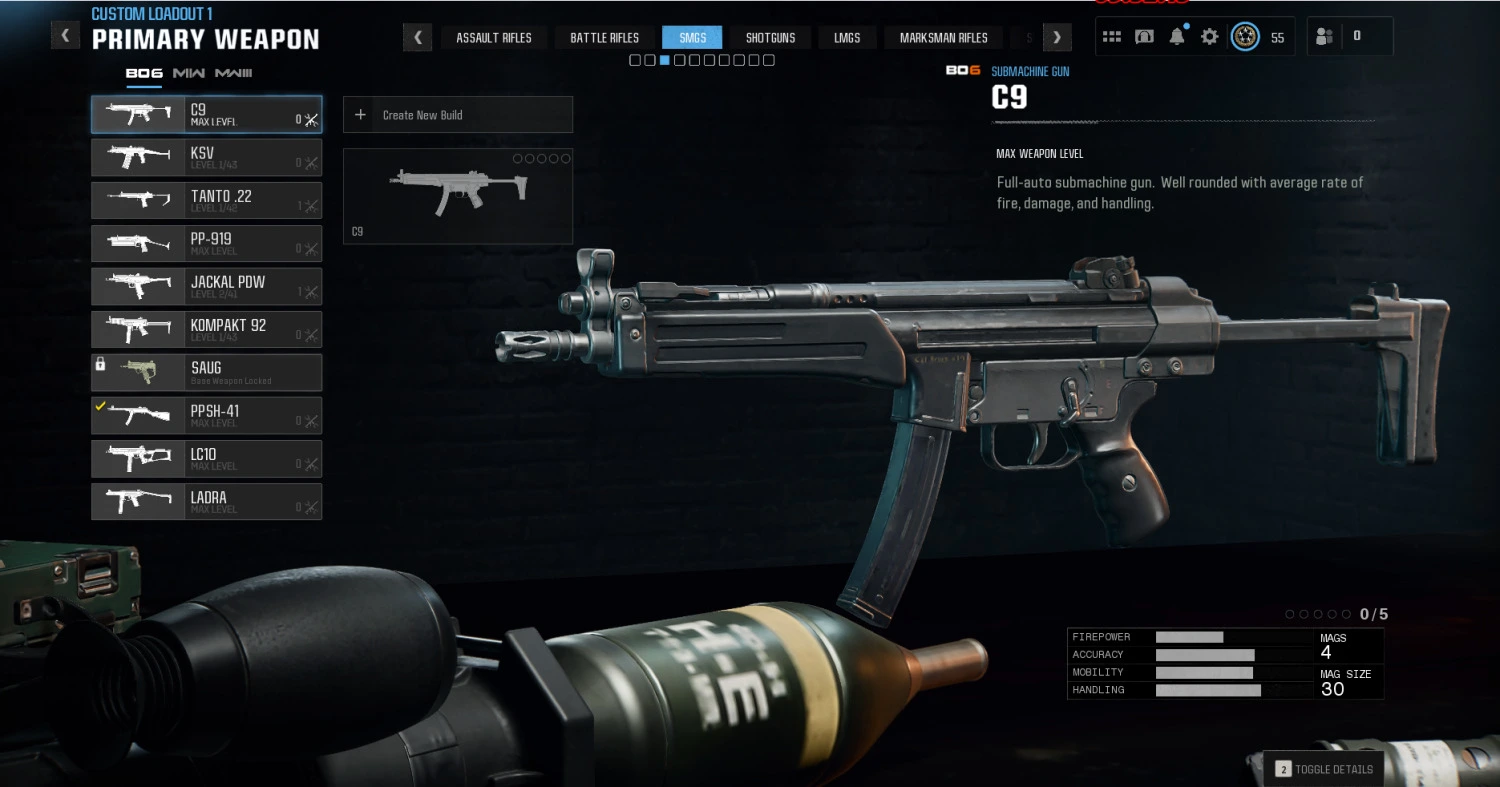Image resolution: width=1500 pixels, height=787 pixels.
Task: Choose the KOMPAKT 92 weapon
Action: click(206, 330)
